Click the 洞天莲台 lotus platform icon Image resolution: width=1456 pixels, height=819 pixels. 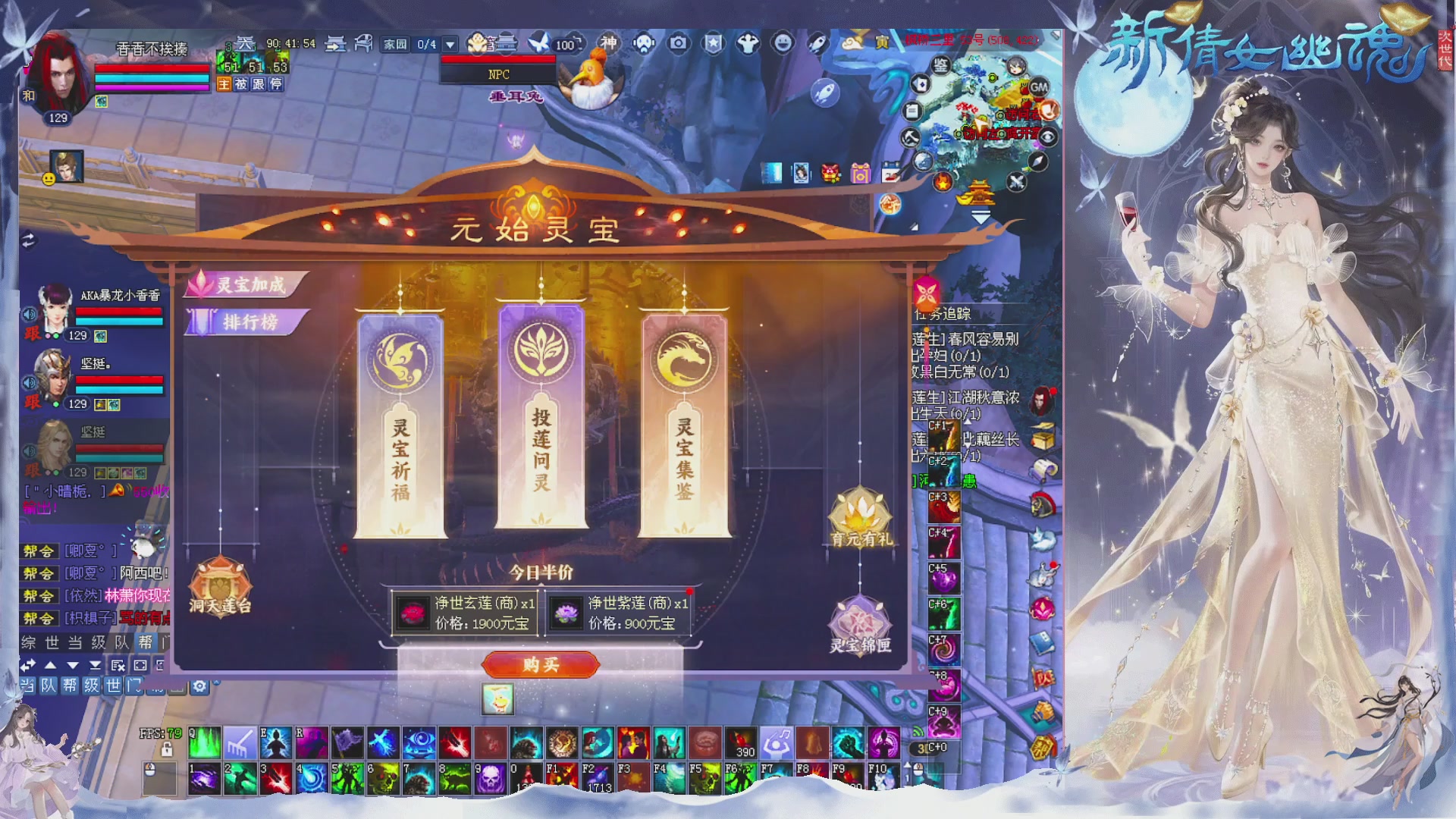[x=221, y=588]
